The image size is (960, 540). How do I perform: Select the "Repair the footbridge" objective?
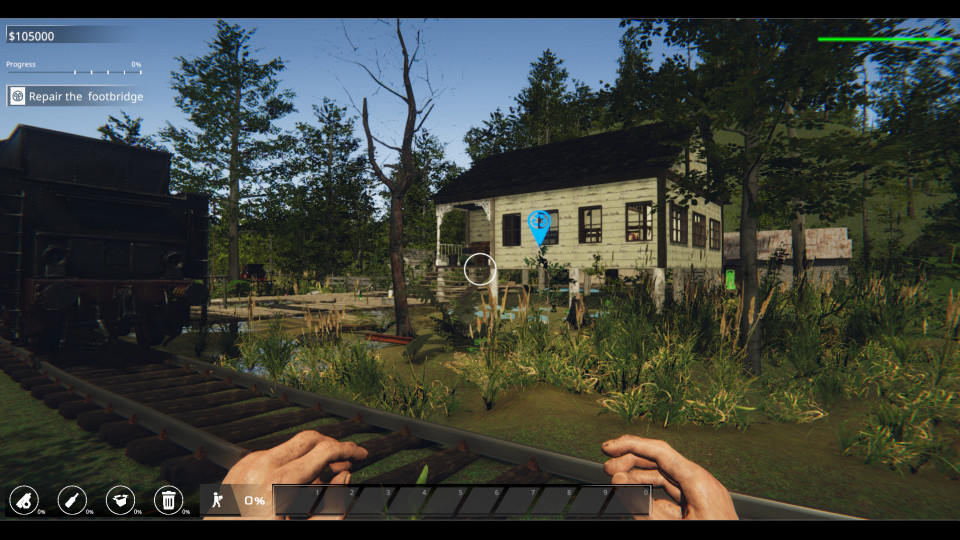77,96
